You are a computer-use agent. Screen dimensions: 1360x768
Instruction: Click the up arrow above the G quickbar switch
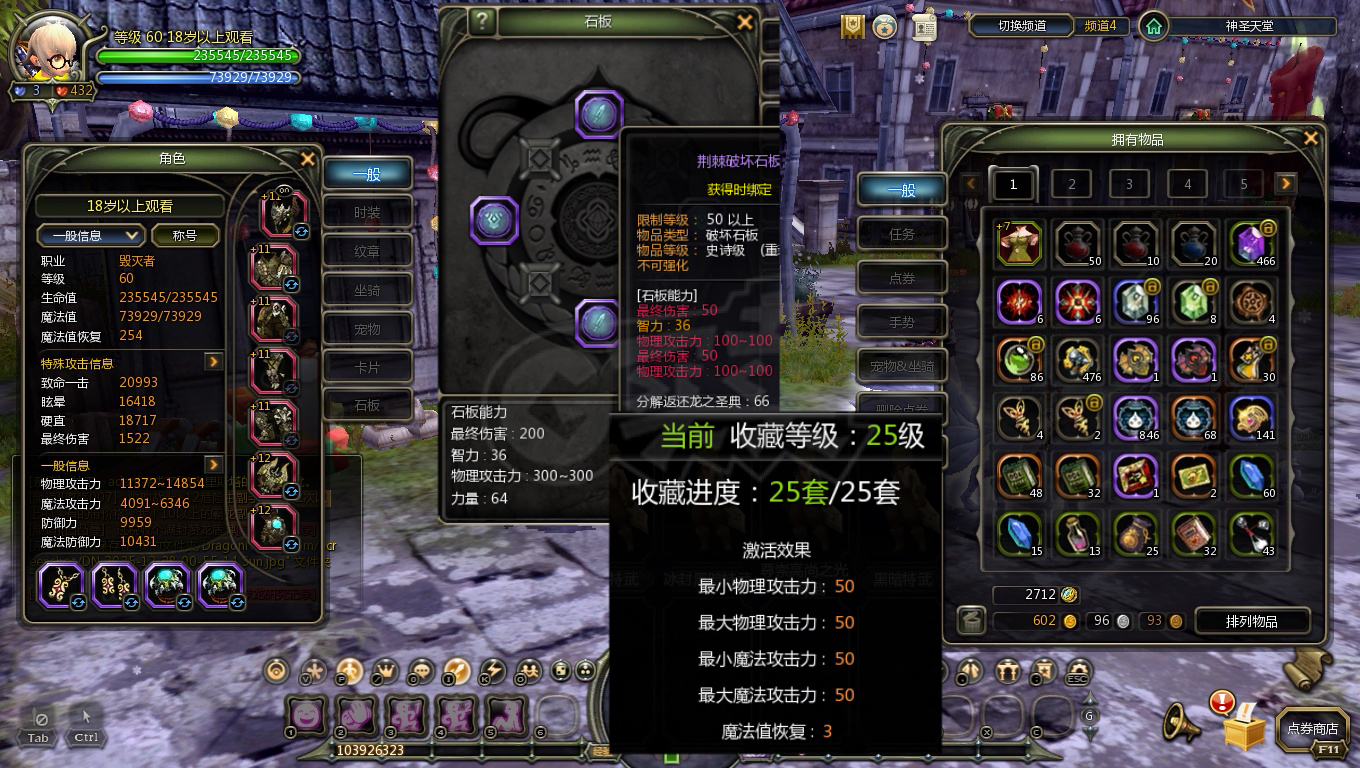tap(1090, 697)
